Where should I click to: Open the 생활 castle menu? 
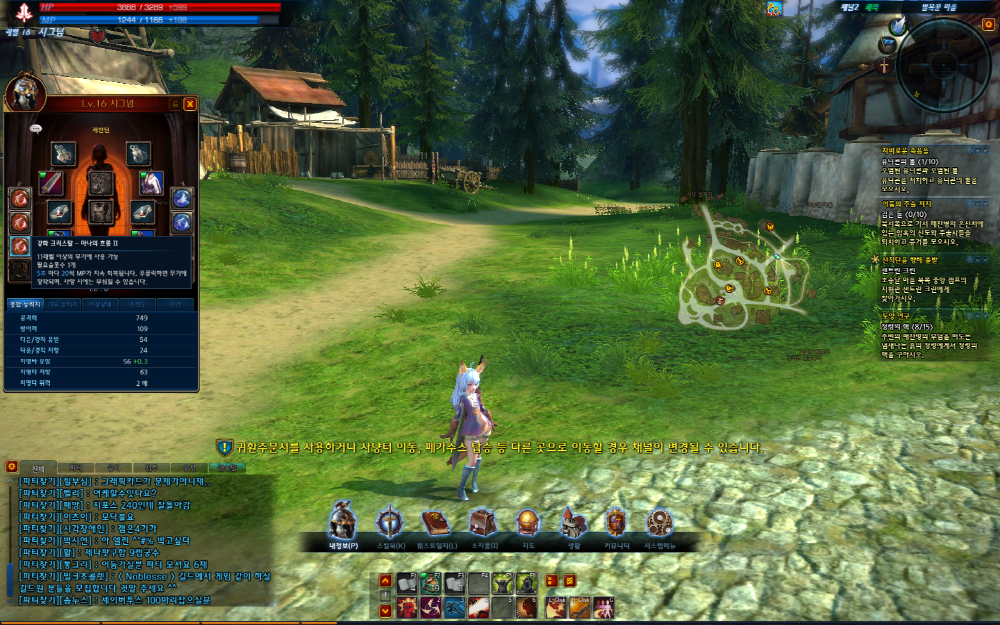572,522
